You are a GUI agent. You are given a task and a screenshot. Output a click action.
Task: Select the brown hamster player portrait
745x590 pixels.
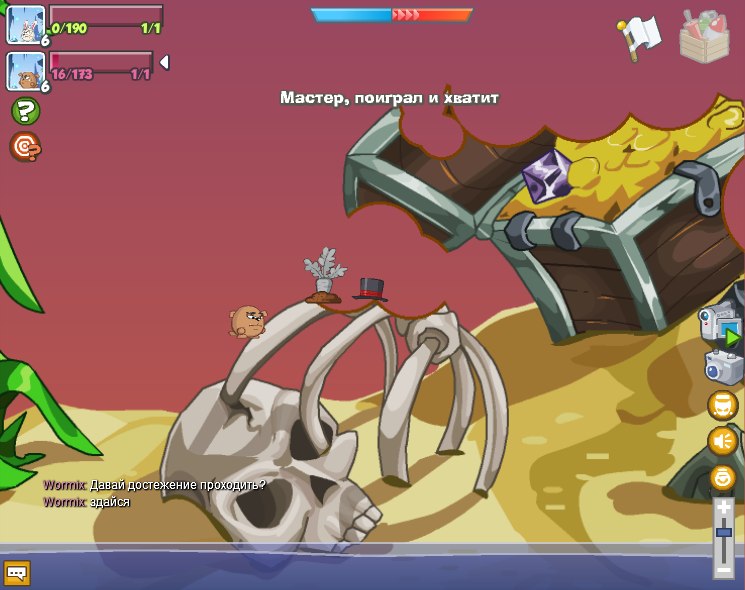(25, 70)
